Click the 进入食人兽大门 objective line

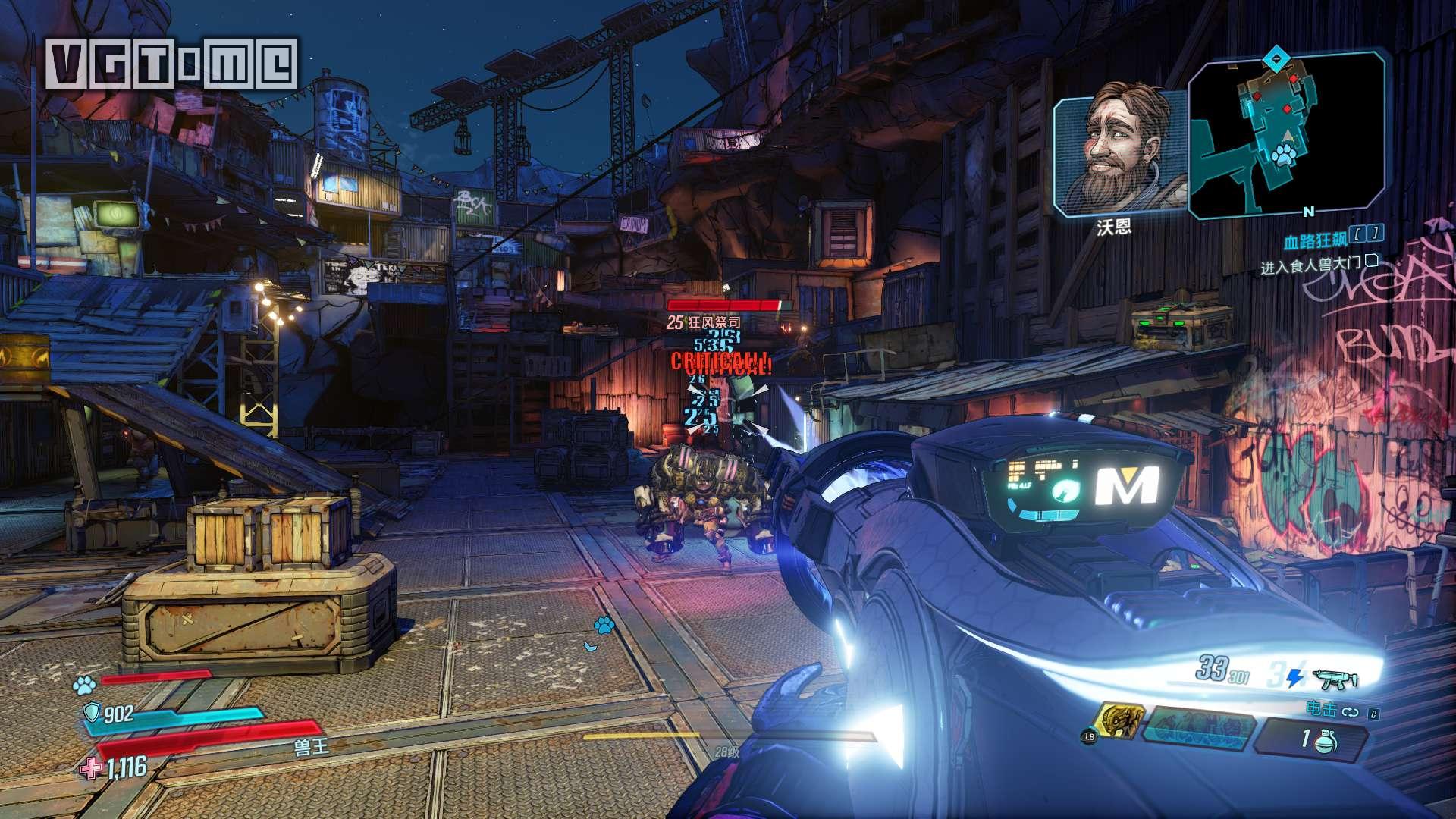coord(1312,266)
